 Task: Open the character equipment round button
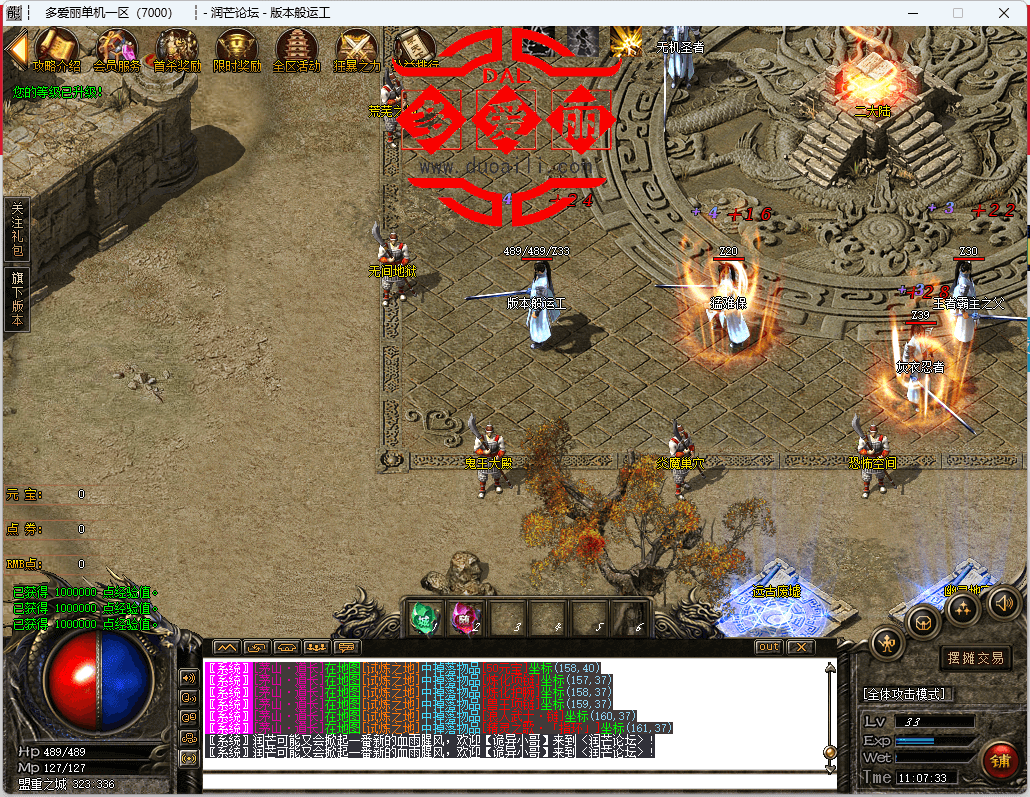tap(887, 643)
